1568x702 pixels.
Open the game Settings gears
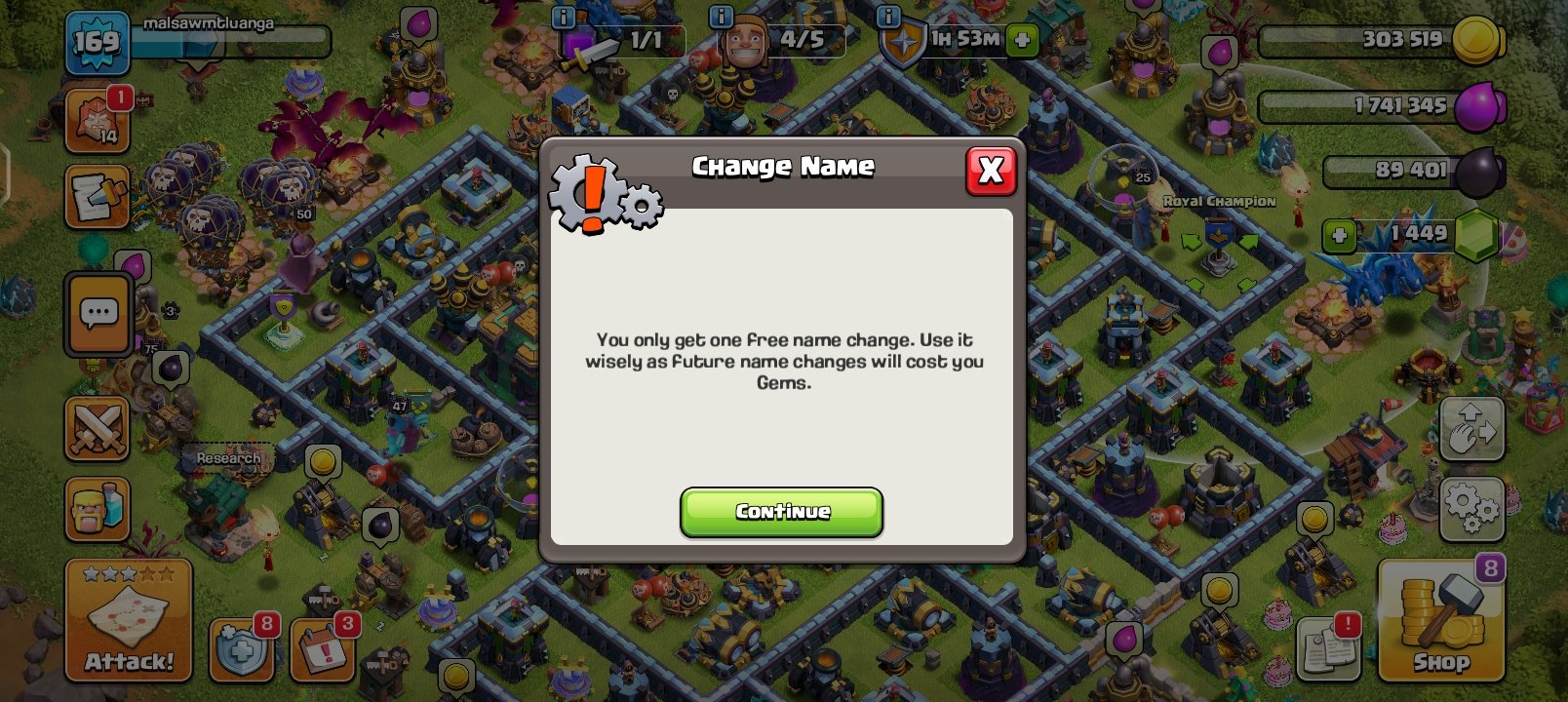1471,509
